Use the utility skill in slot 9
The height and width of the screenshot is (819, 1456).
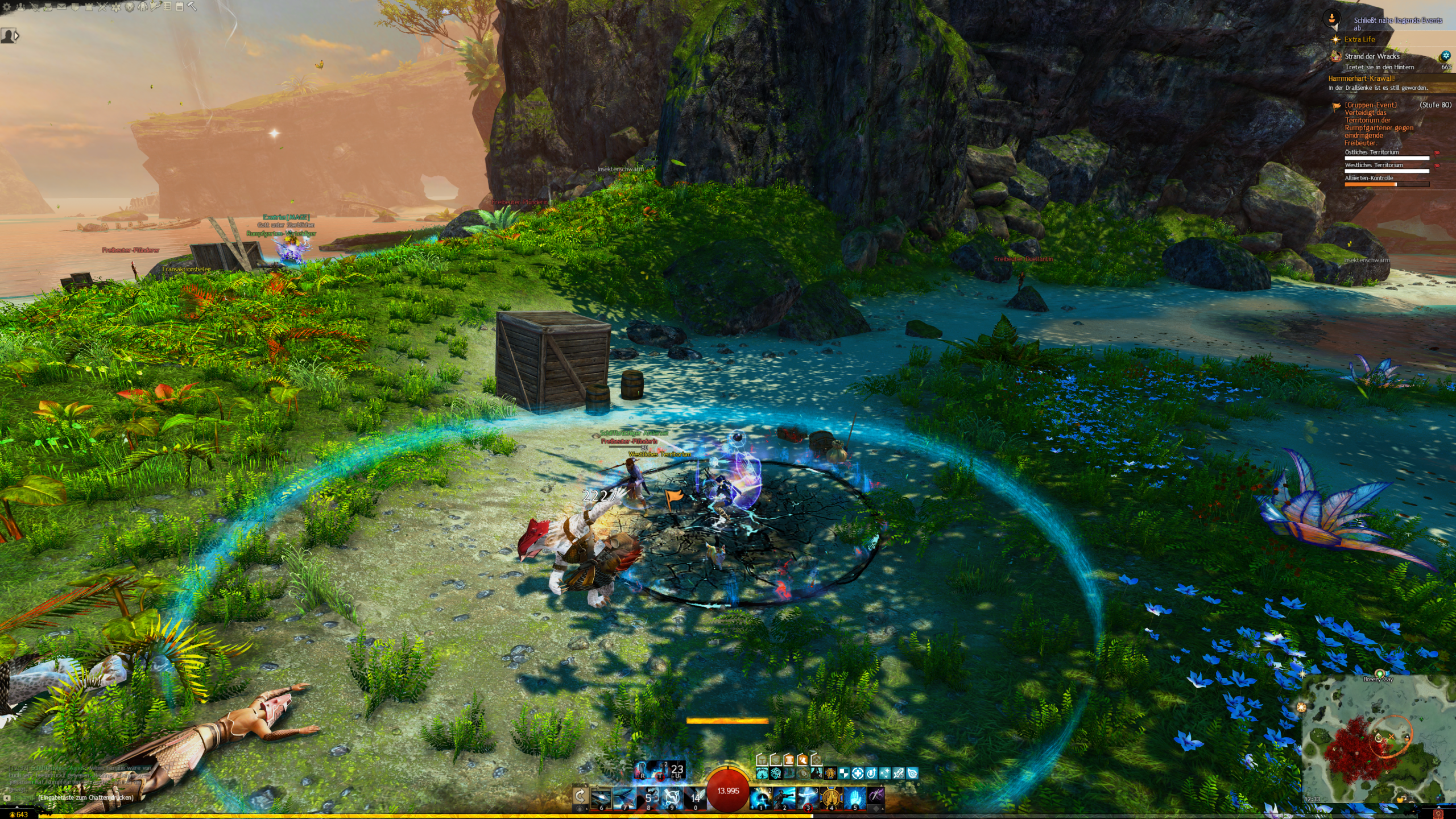(x=672, y=797)
